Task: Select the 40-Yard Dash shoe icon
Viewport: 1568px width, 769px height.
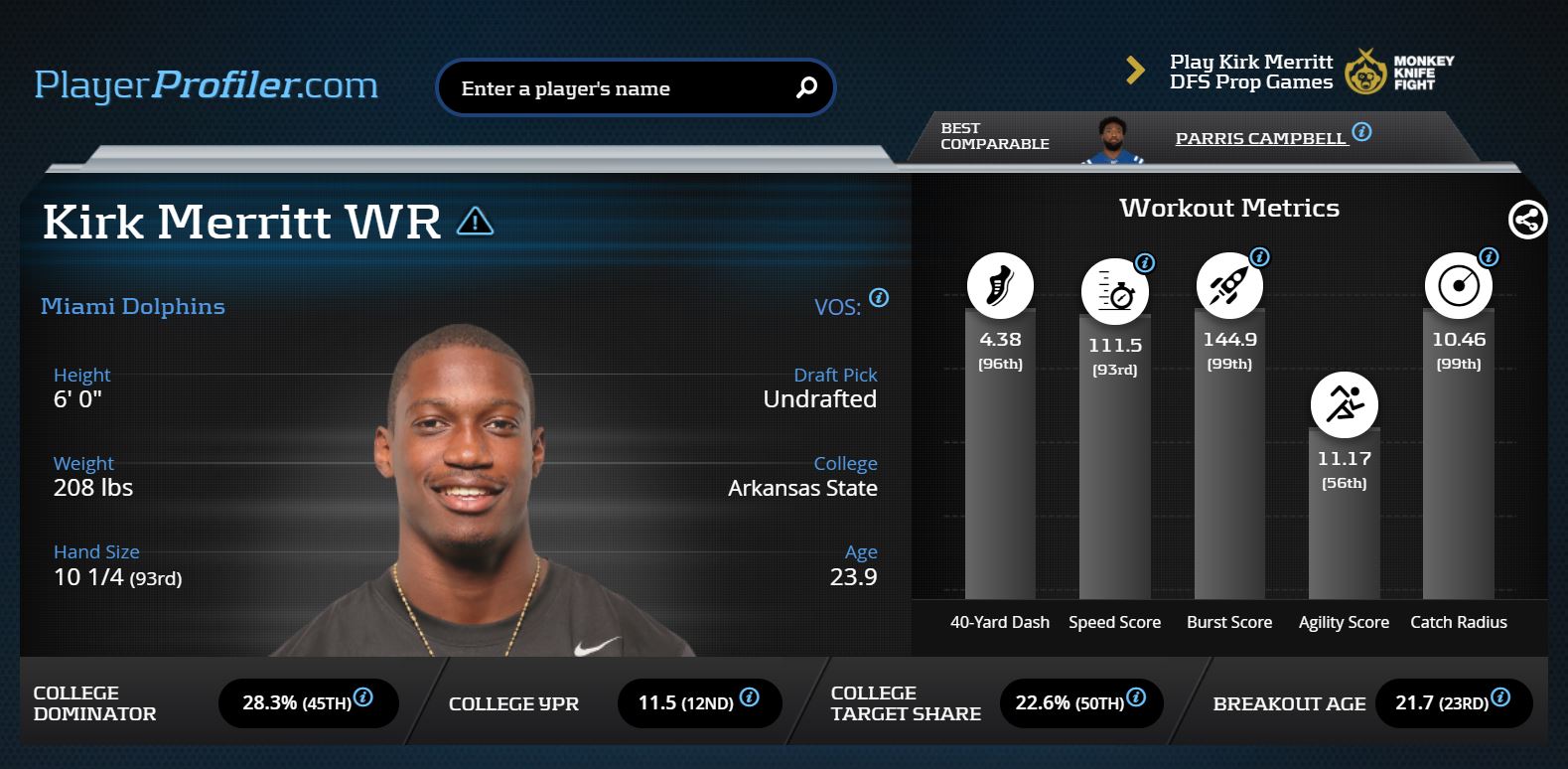Action: pyautogui.click(x=1000, y=286)
